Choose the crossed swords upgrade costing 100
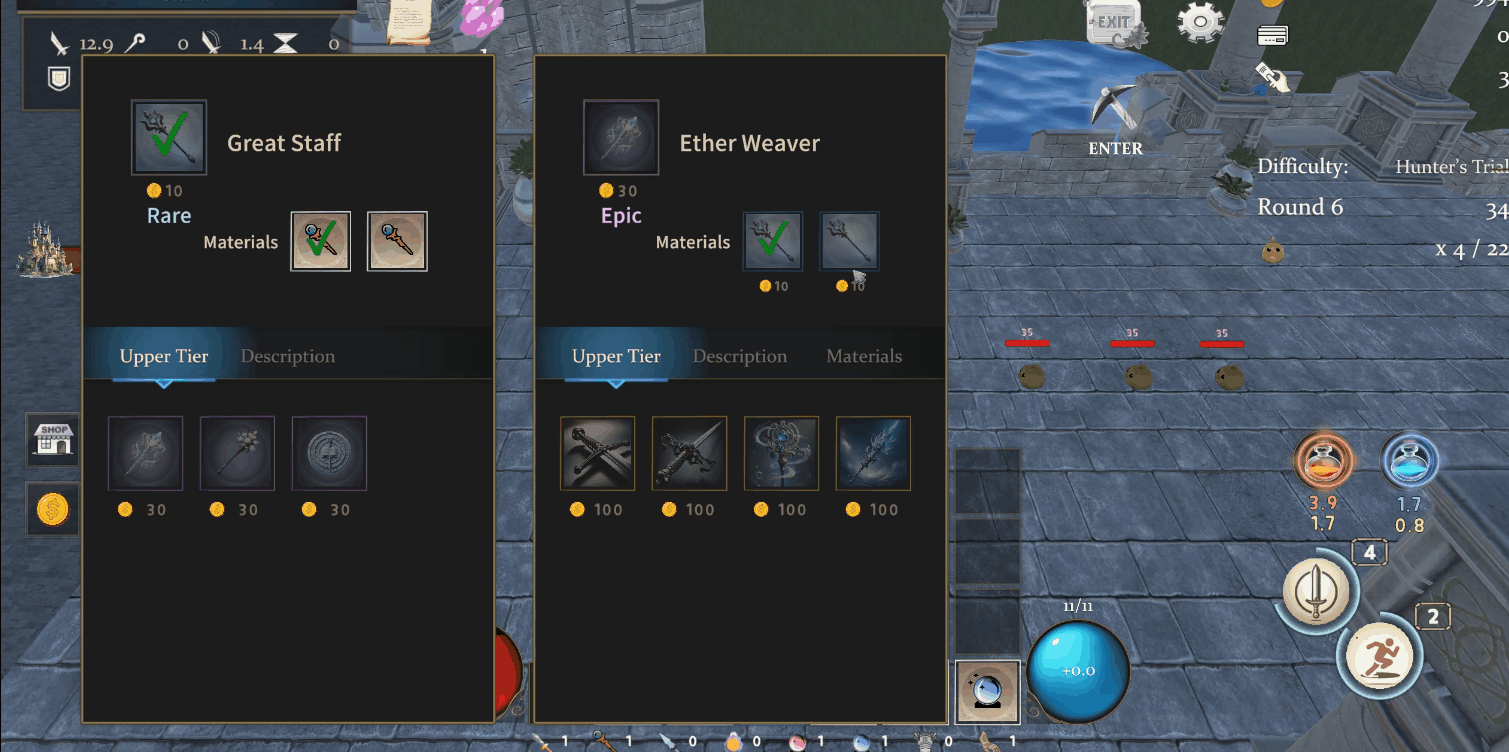This screenshot has height=752, width=1509. pos(597,453)
